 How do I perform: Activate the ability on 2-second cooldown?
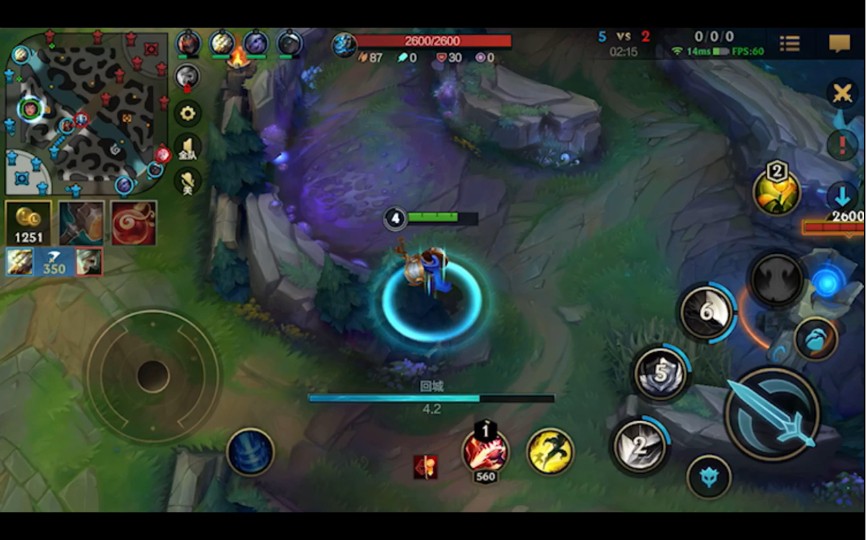(640, 445)
